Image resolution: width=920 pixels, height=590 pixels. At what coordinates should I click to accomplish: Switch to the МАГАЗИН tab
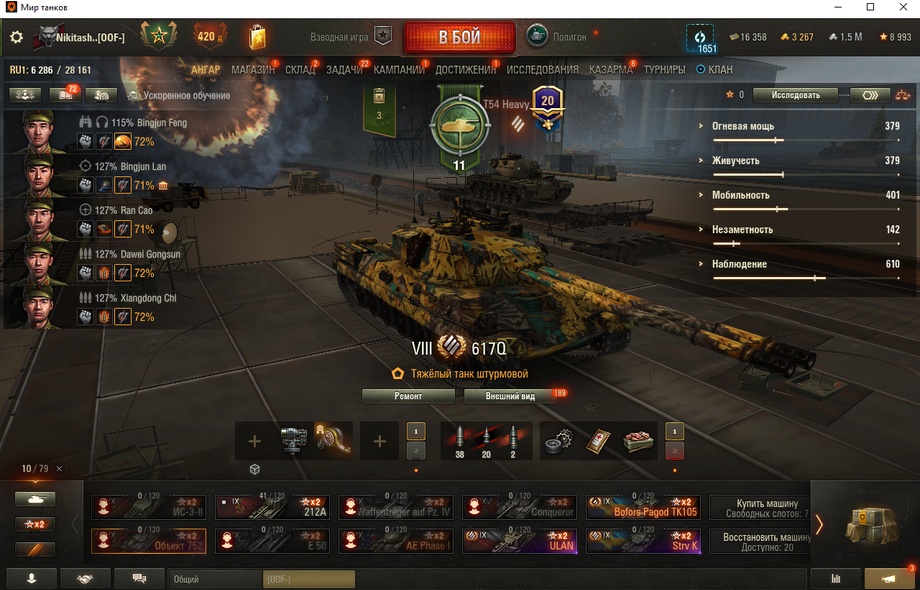pyautogui.click(x=252, y=70)
